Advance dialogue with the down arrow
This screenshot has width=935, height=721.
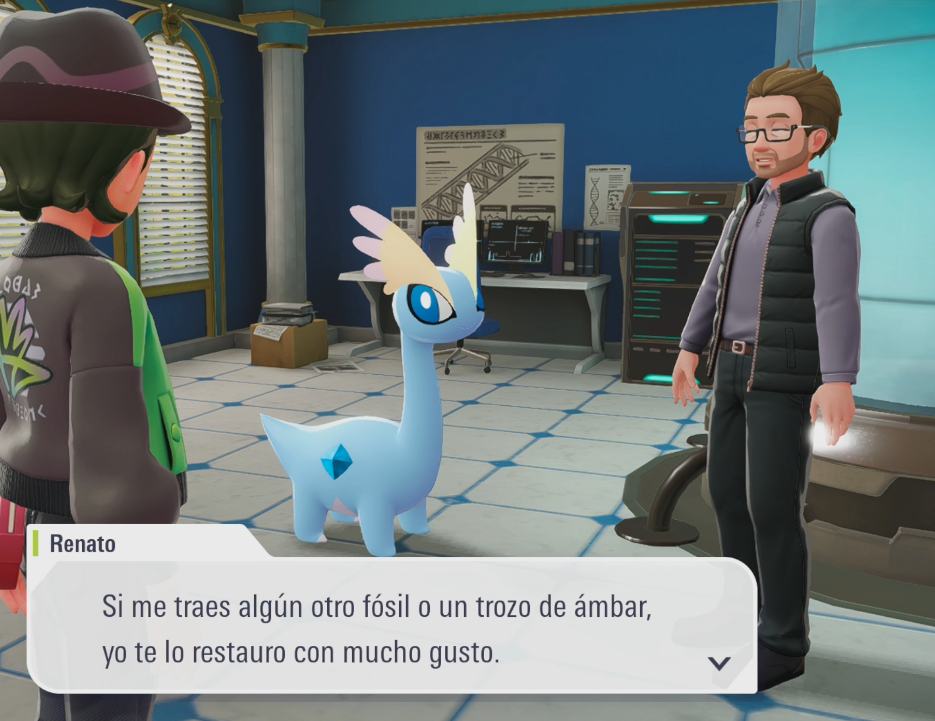(718, 662)
